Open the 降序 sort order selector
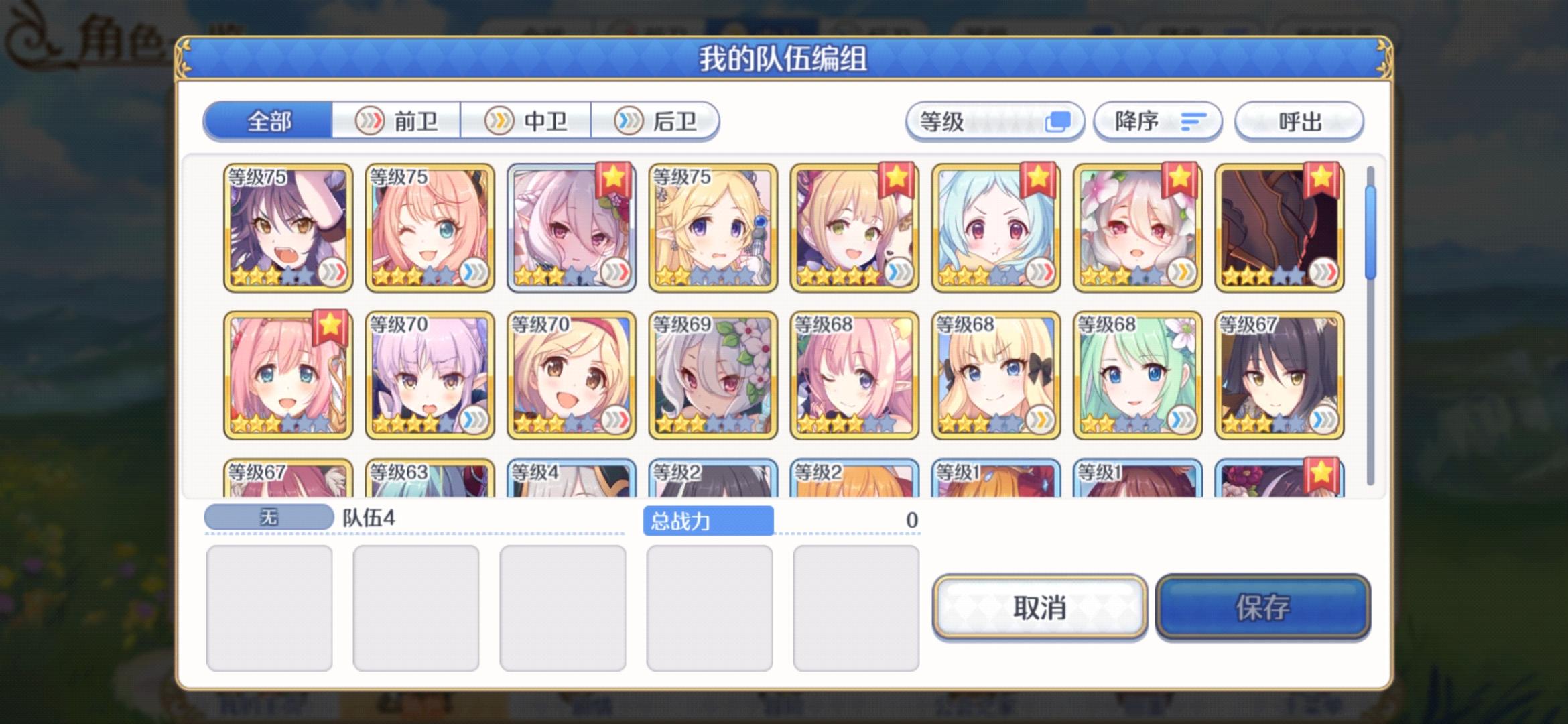The width and height of the screenshot is (1568, 724). coord(1158,121)
